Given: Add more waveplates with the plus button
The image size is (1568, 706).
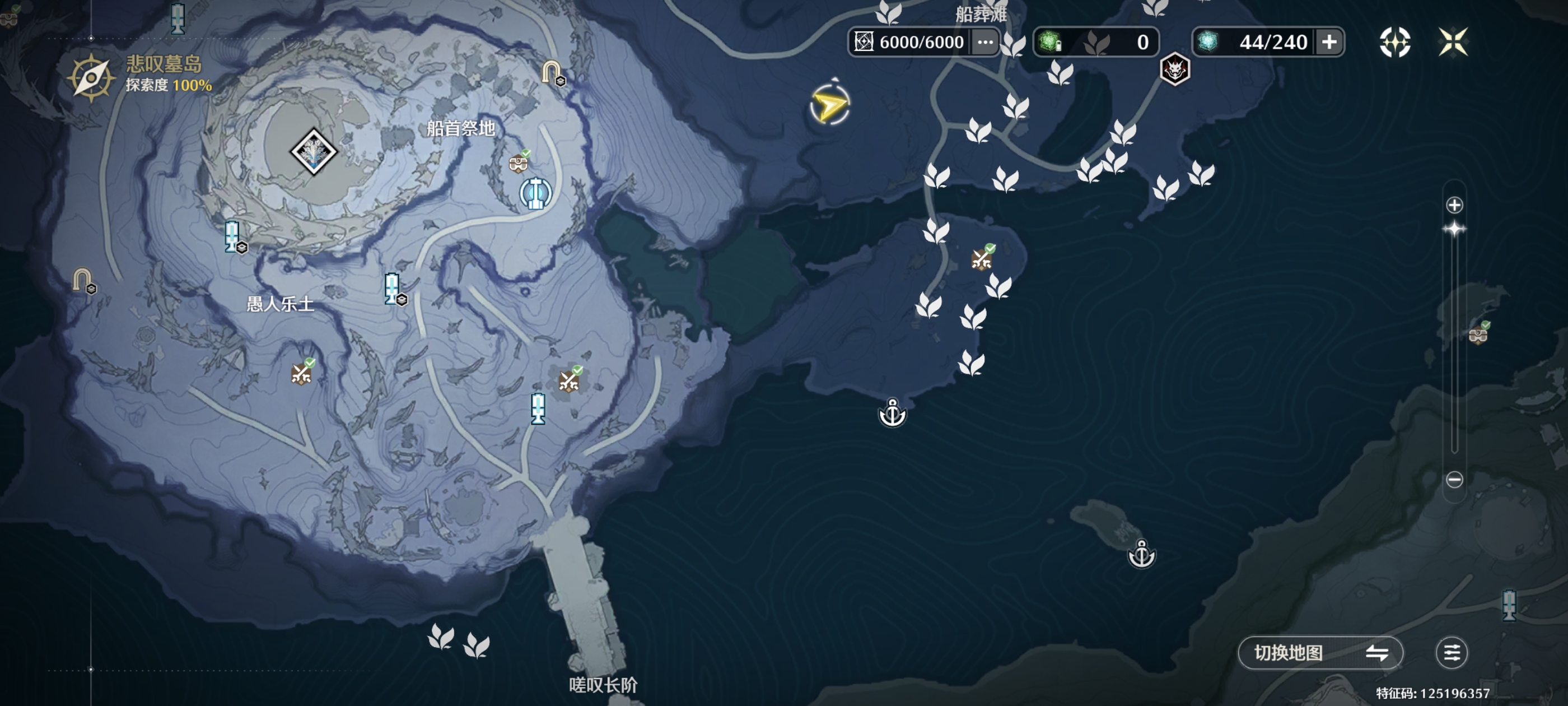Looking at the screenshot, I should point(1329,42).
